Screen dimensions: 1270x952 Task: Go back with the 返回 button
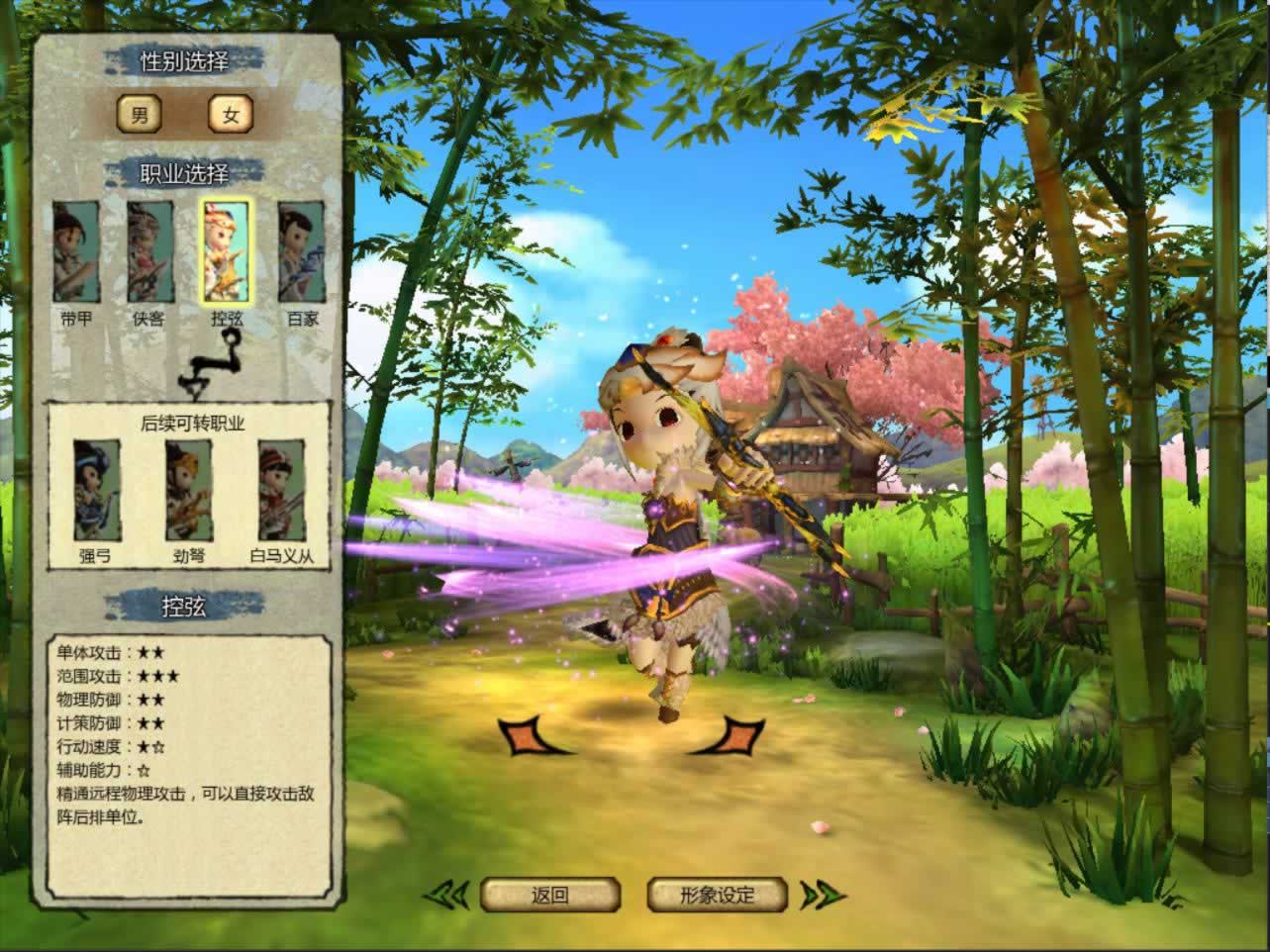pos(550,896)
